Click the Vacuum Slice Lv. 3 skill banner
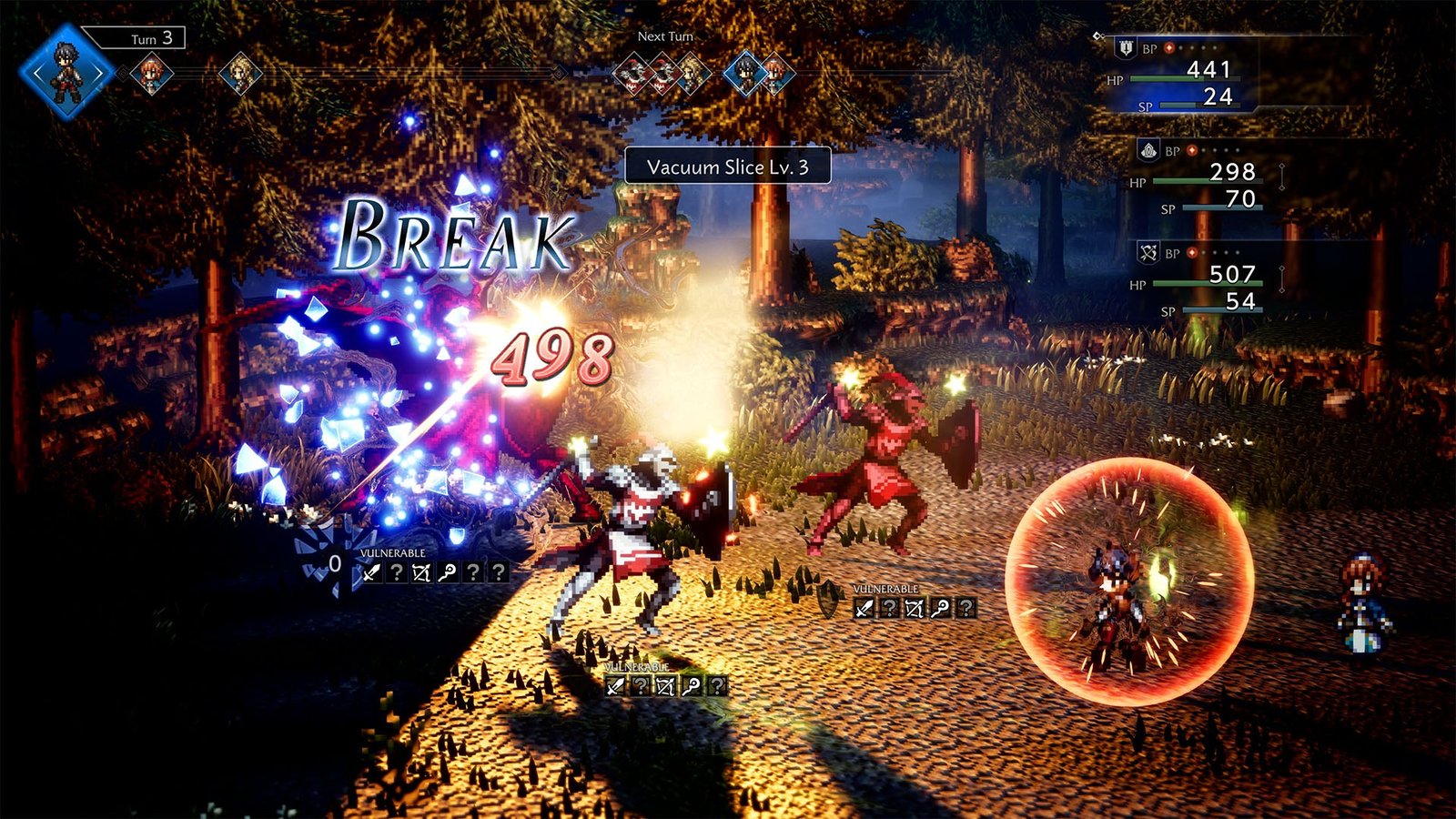Screen dimensions: 1456x819 pyautogui.click(x=728, y=167)
